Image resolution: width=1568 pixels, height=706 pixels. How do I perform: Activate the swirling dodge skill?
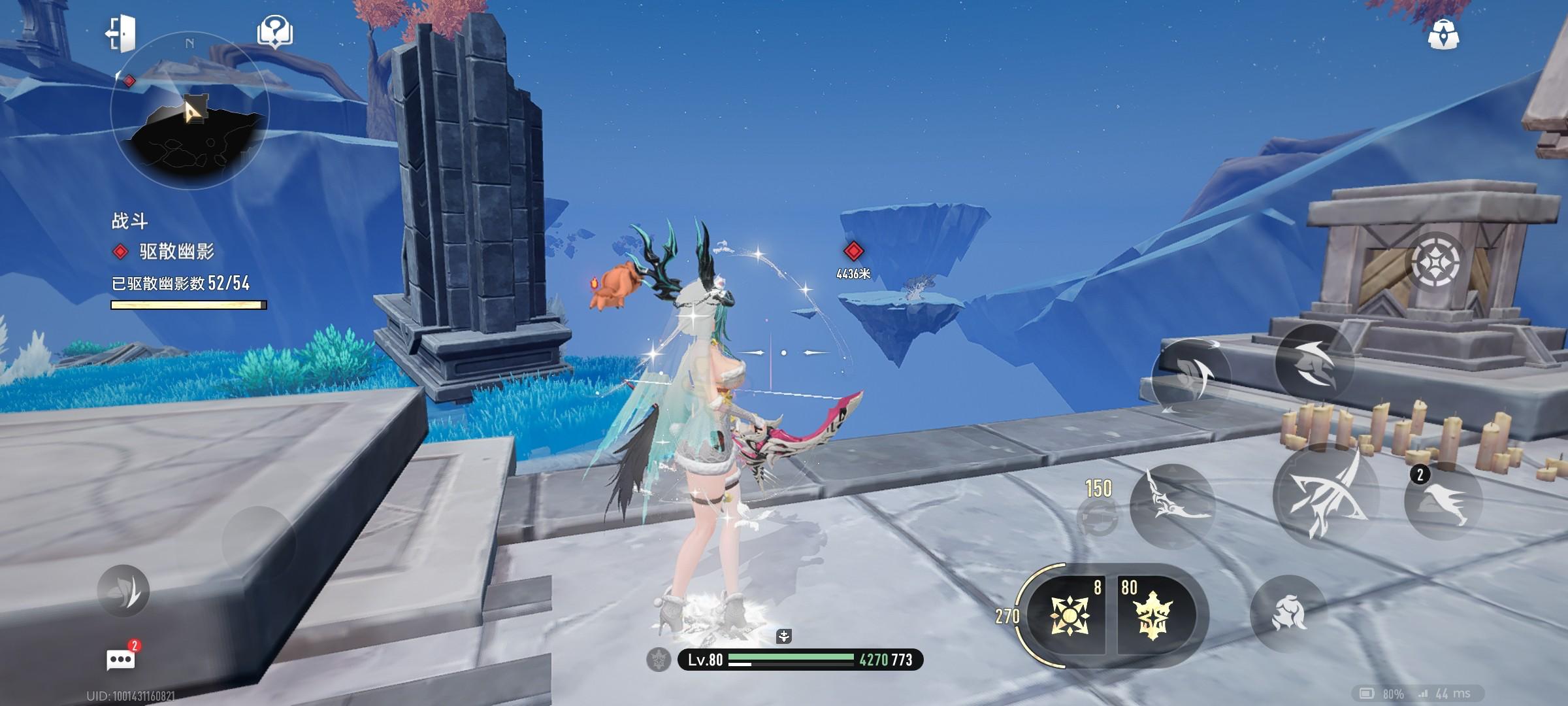pos(1190,377)
